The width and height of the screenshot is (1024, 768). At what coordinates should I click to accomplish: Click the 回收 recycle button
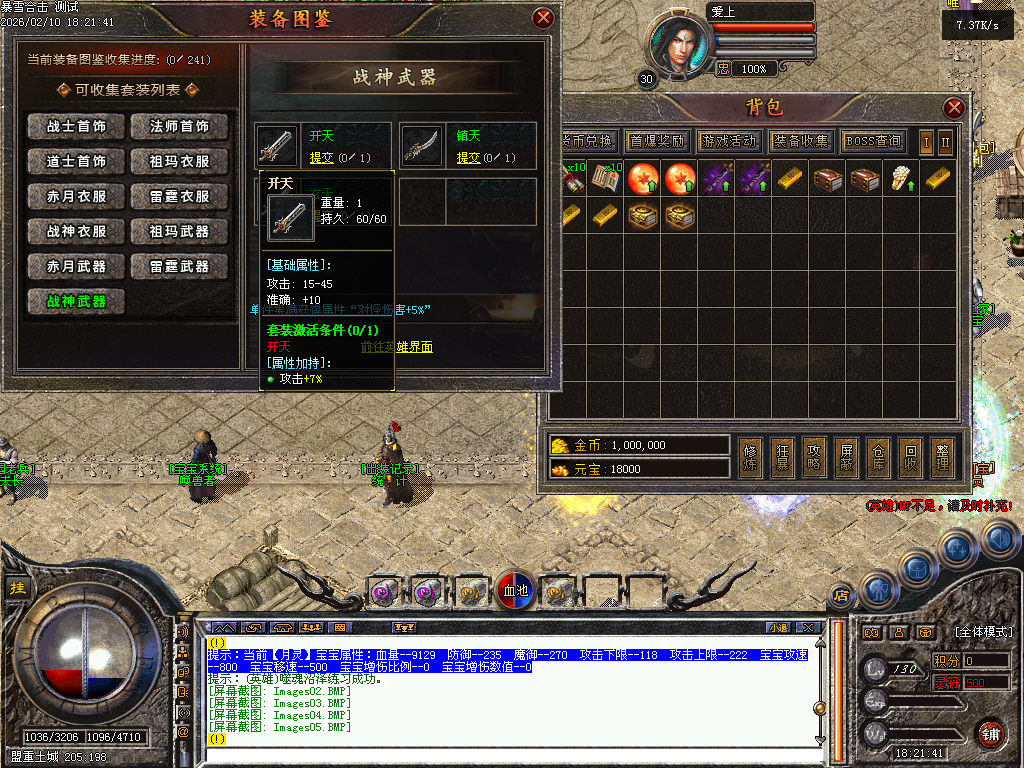click(x=909, y=457)
